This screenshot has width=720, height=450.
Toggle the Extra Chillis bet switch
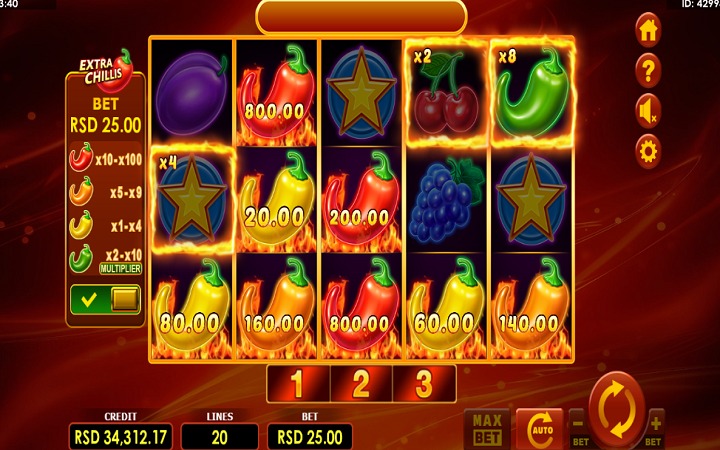click(104, 299)
